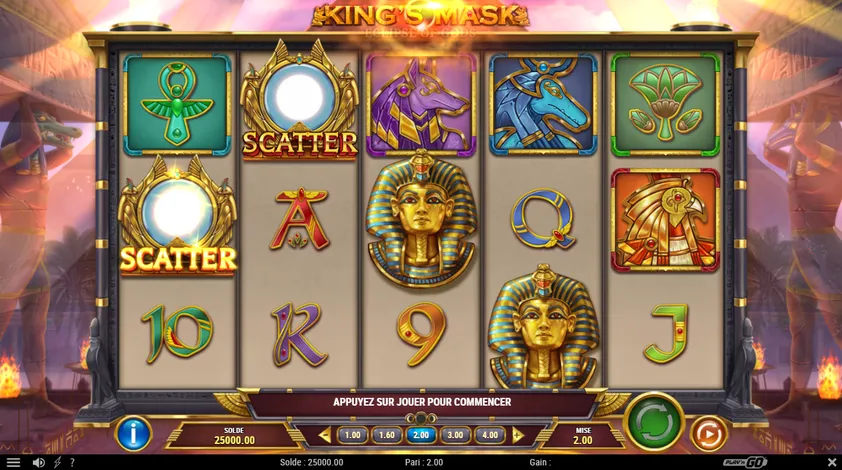Open help with the question mark
This screenshot has height=470, width=842.
coord(71,462)
